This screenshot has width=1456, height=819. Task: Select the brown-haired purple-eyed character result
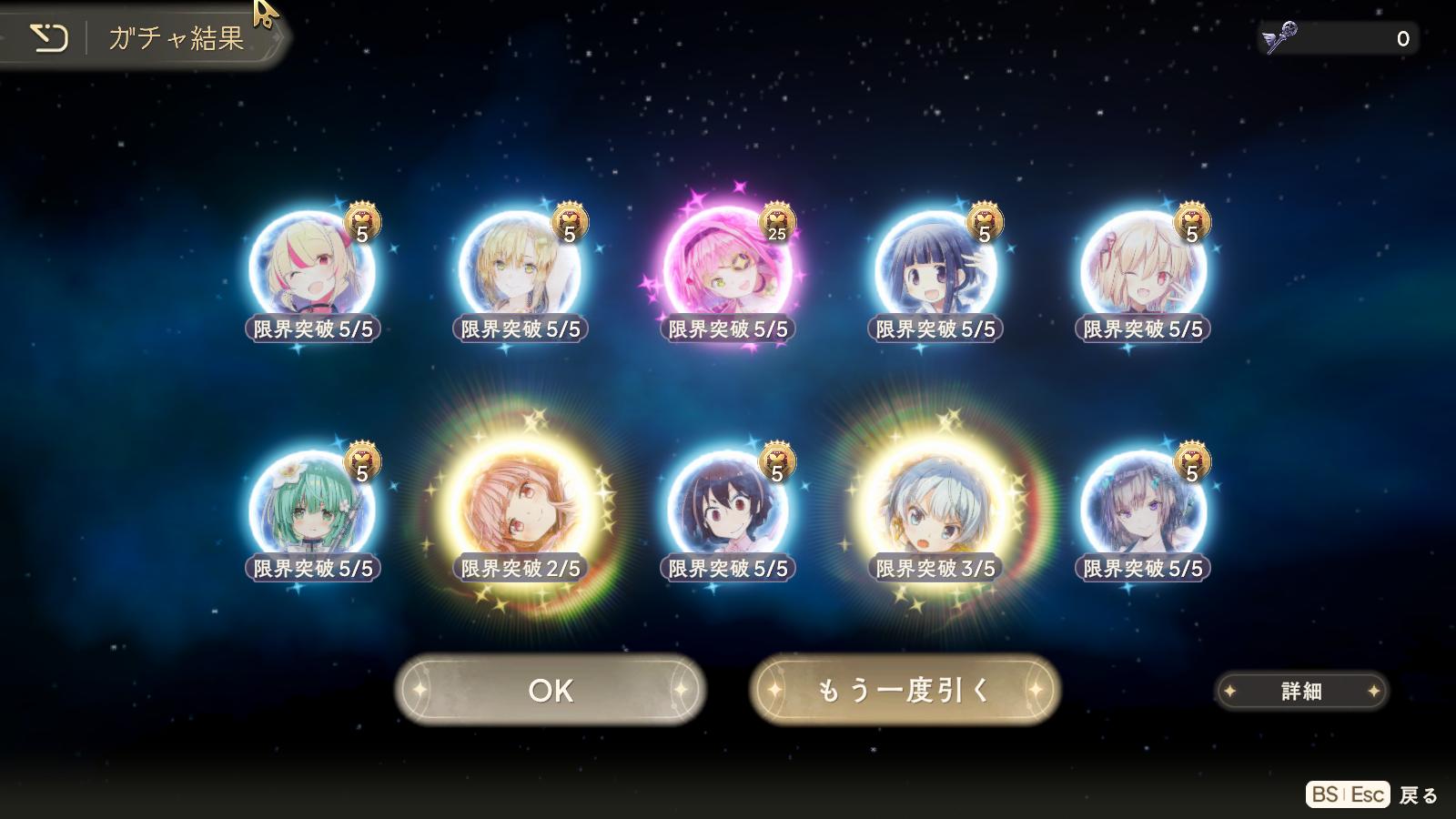pos(1143,510)
